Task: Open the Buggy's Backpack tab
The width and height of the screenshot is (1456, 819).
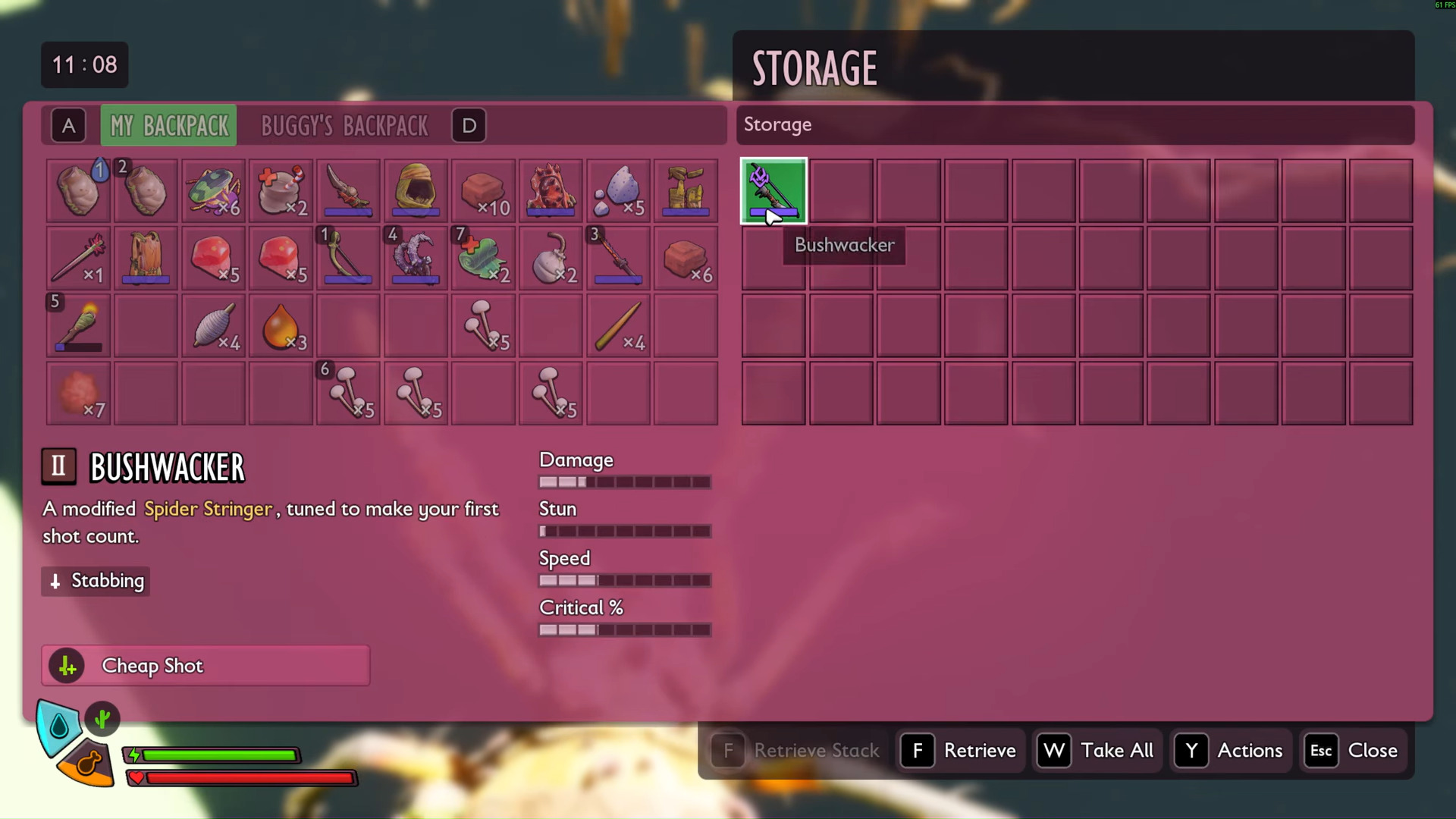Action: point(344,125)
